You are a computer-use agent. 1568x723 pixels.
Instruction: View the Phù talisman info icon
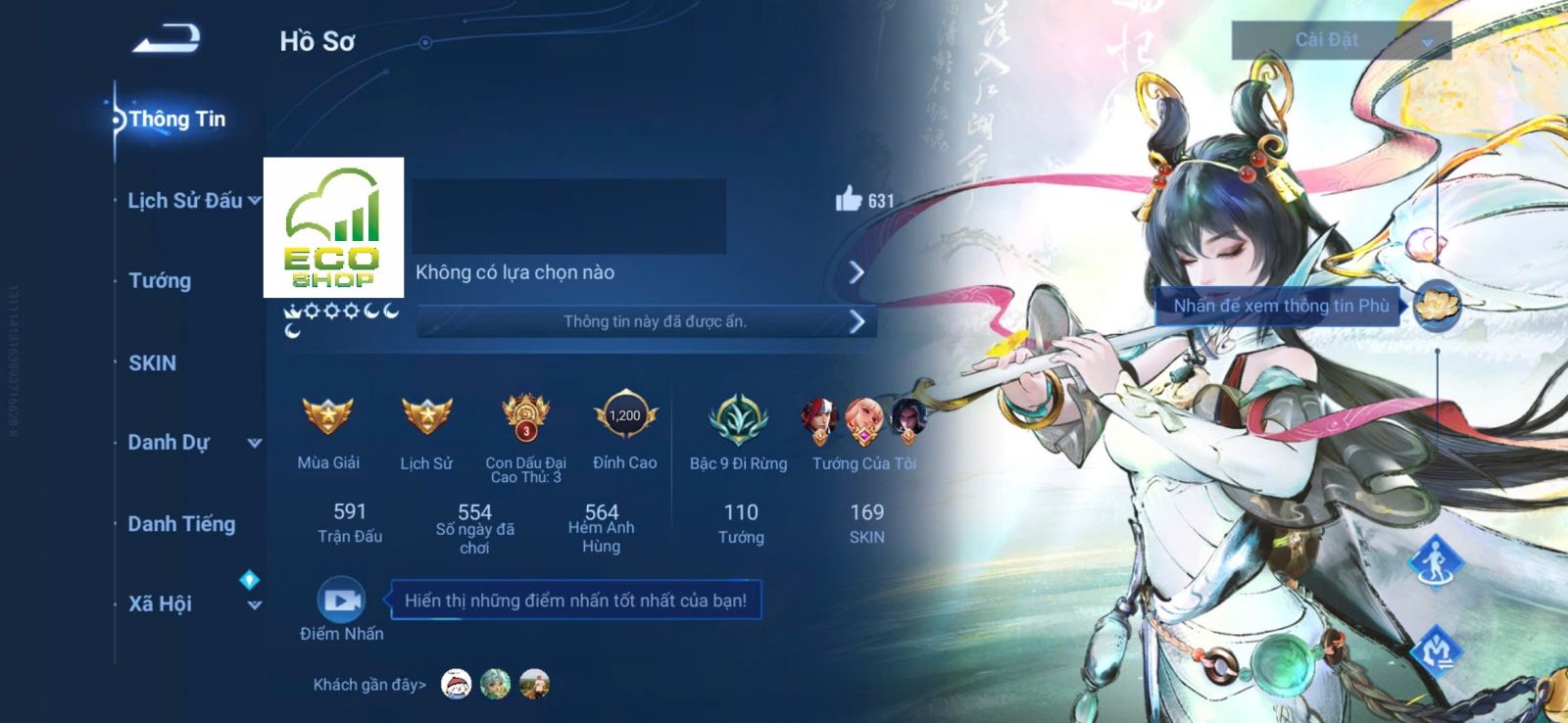[x=1437, y=305]
